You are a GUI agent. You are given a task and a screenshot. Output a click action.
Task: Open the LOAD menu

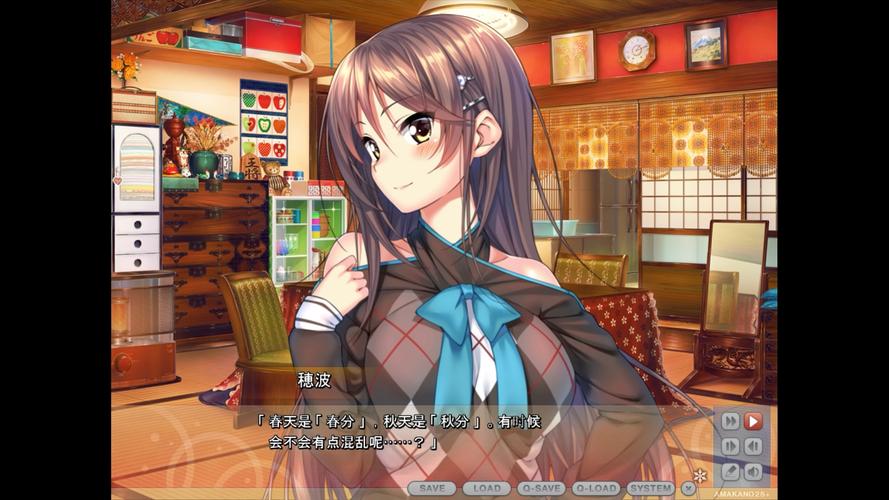pyautogui.click(x=486, y=489)
